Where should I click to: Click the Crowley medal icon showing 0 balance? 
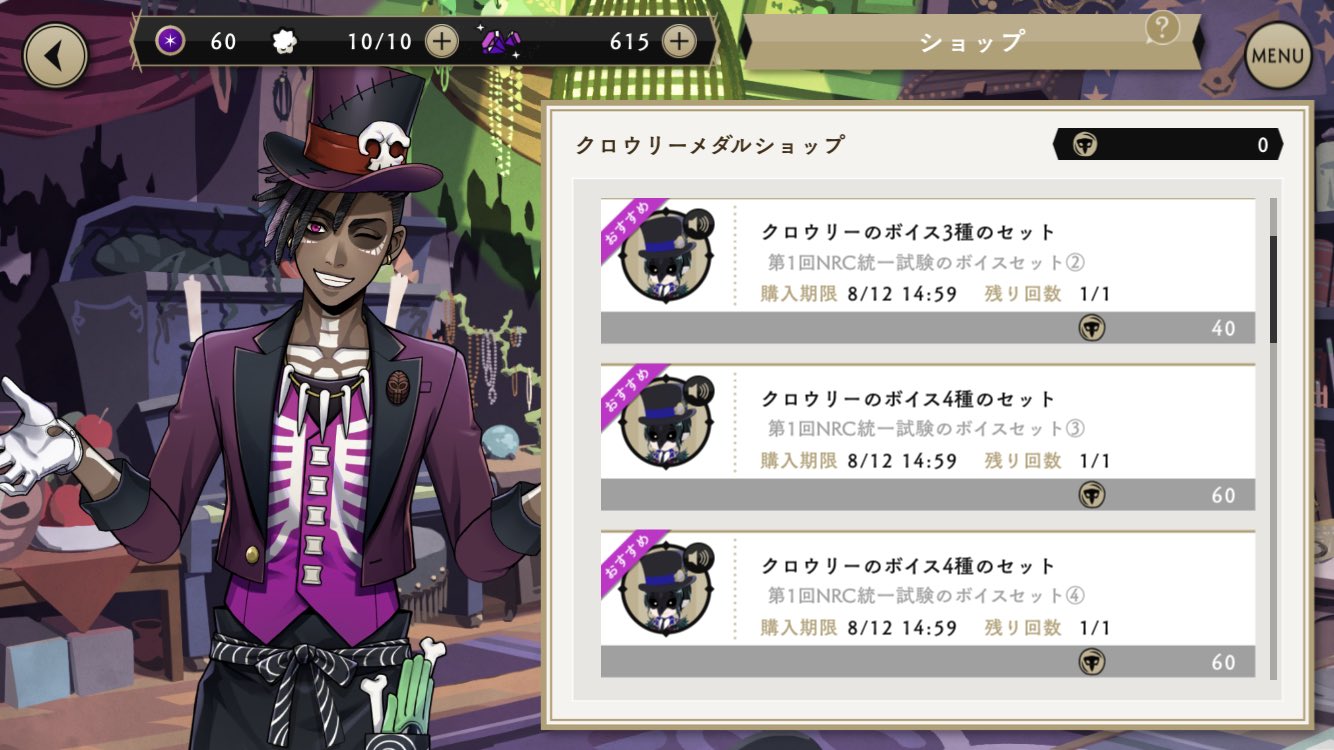pos(1083,145)
